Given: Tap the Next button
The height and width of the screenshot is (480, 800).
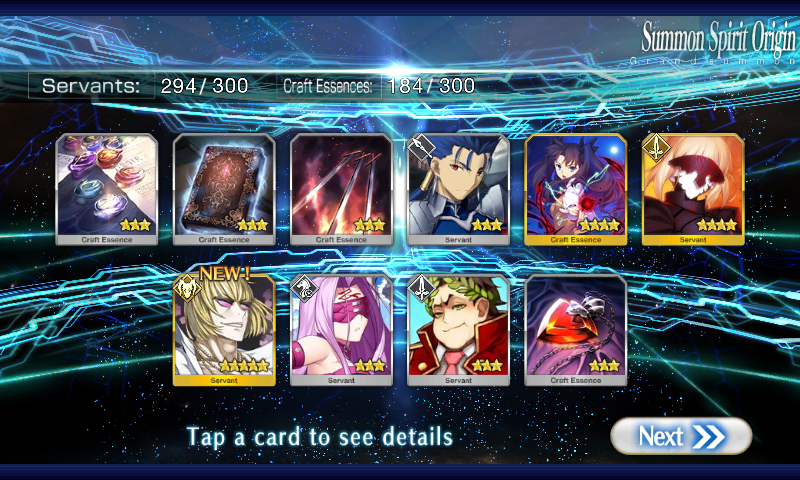Looking at the screenshot, I should click(x=681, y=436).
